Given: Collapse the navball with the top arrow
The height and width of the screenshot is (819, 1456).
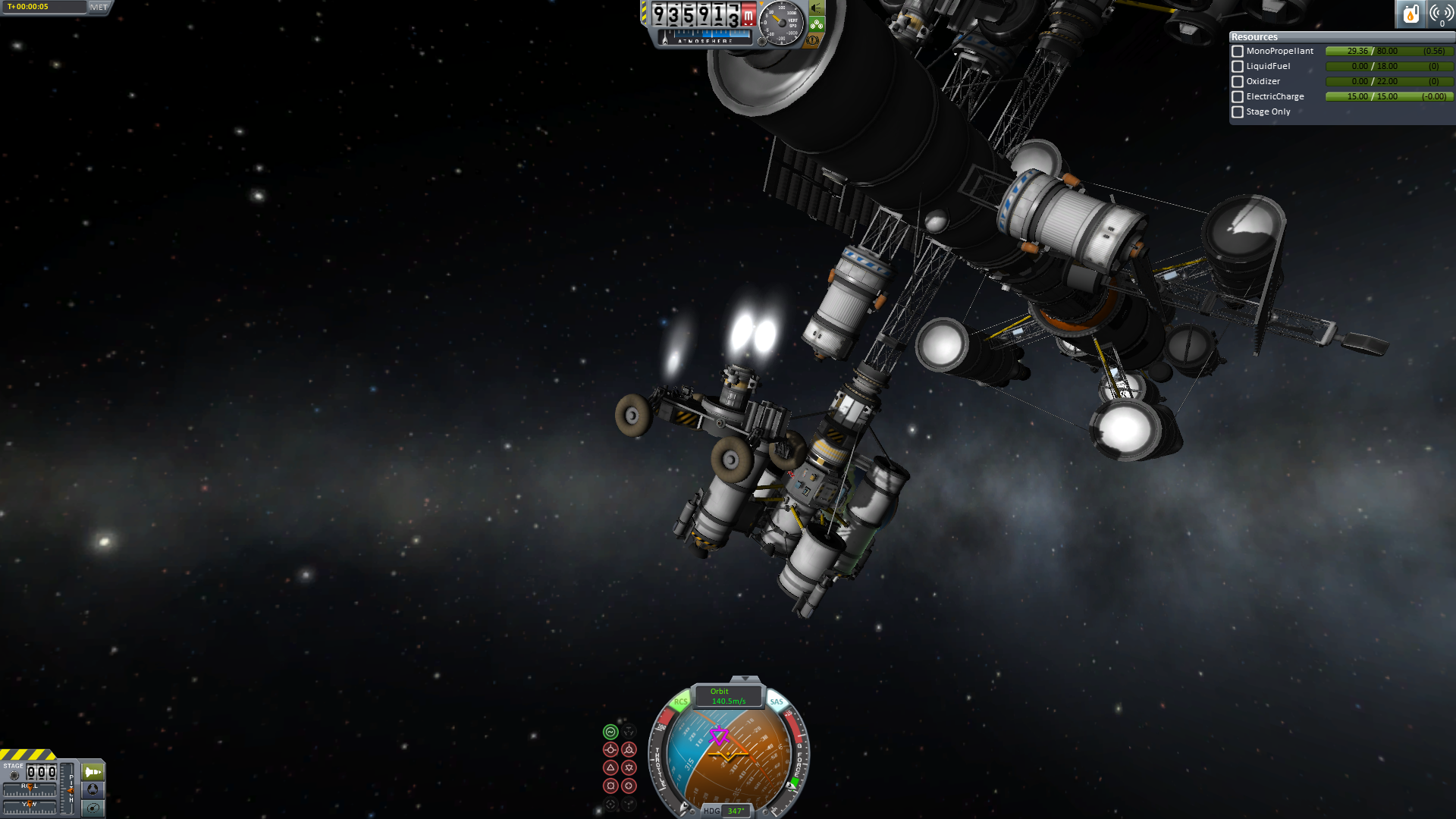Looking at the screenshot, I should pyautogui.click(x=745, y=679).
